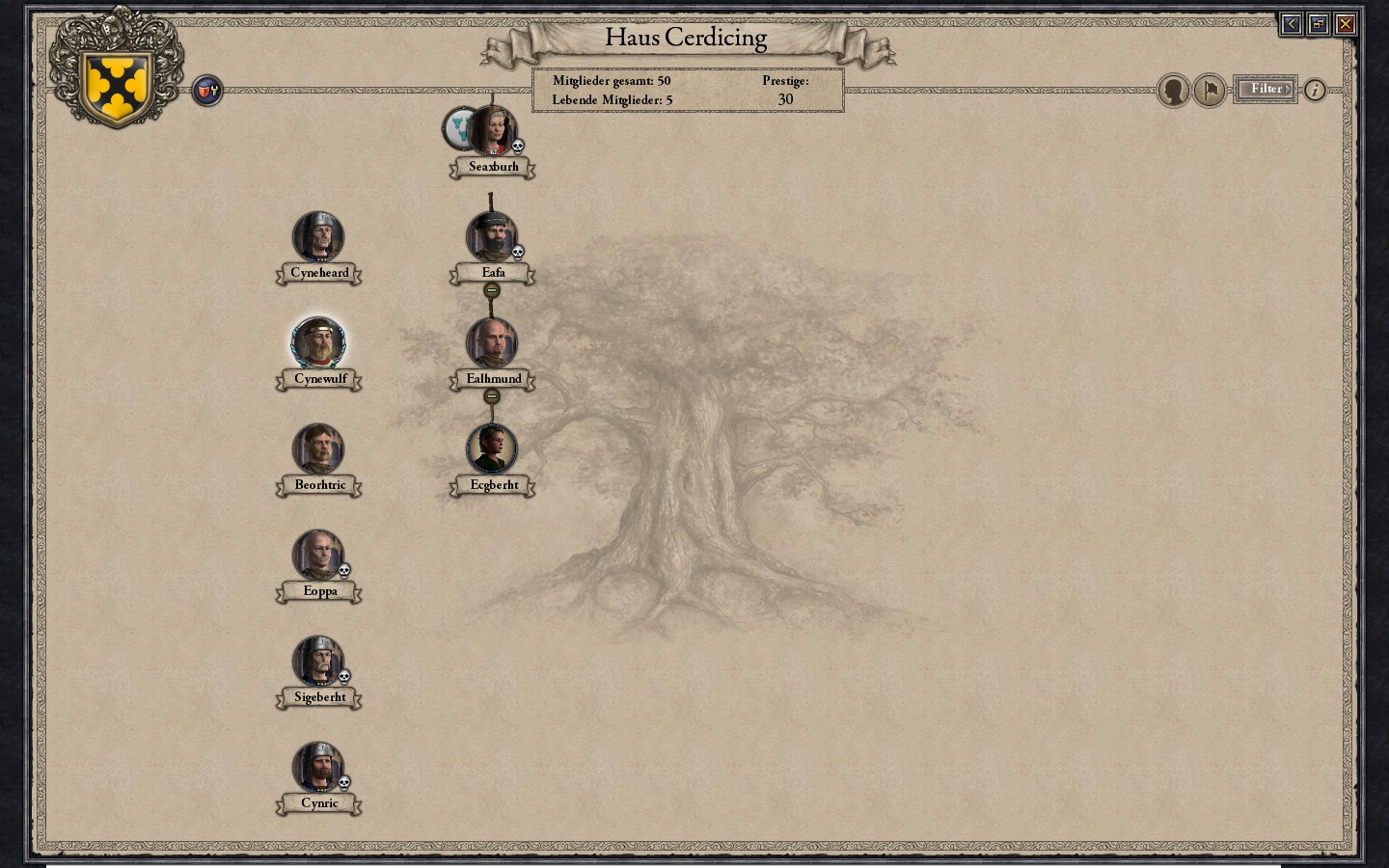Click the Cynric name scroll
The height and width of the screenshot is (868, 1389).
coord(318,802)
